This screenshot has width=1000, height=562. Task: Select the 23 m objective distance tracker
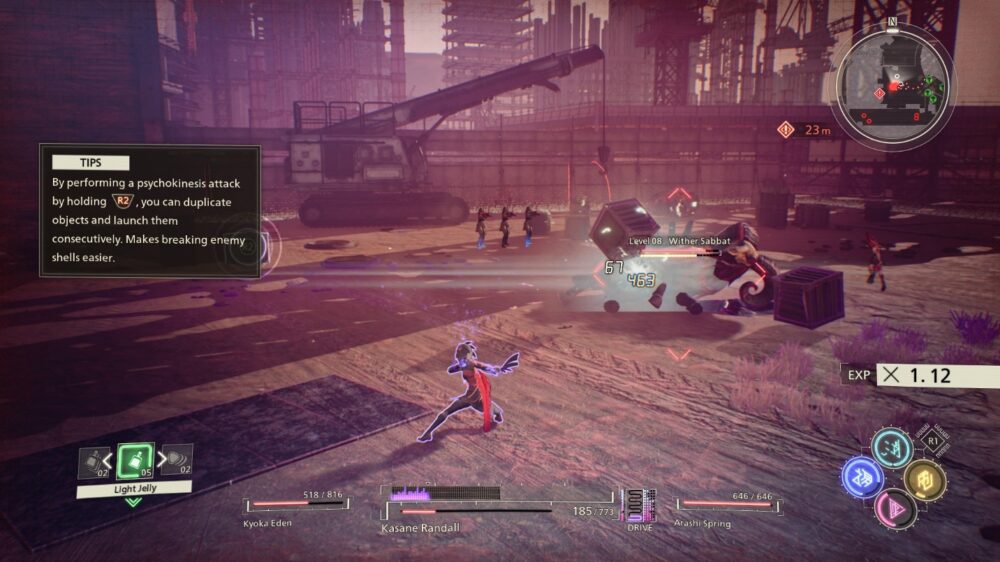pos(804,129)
